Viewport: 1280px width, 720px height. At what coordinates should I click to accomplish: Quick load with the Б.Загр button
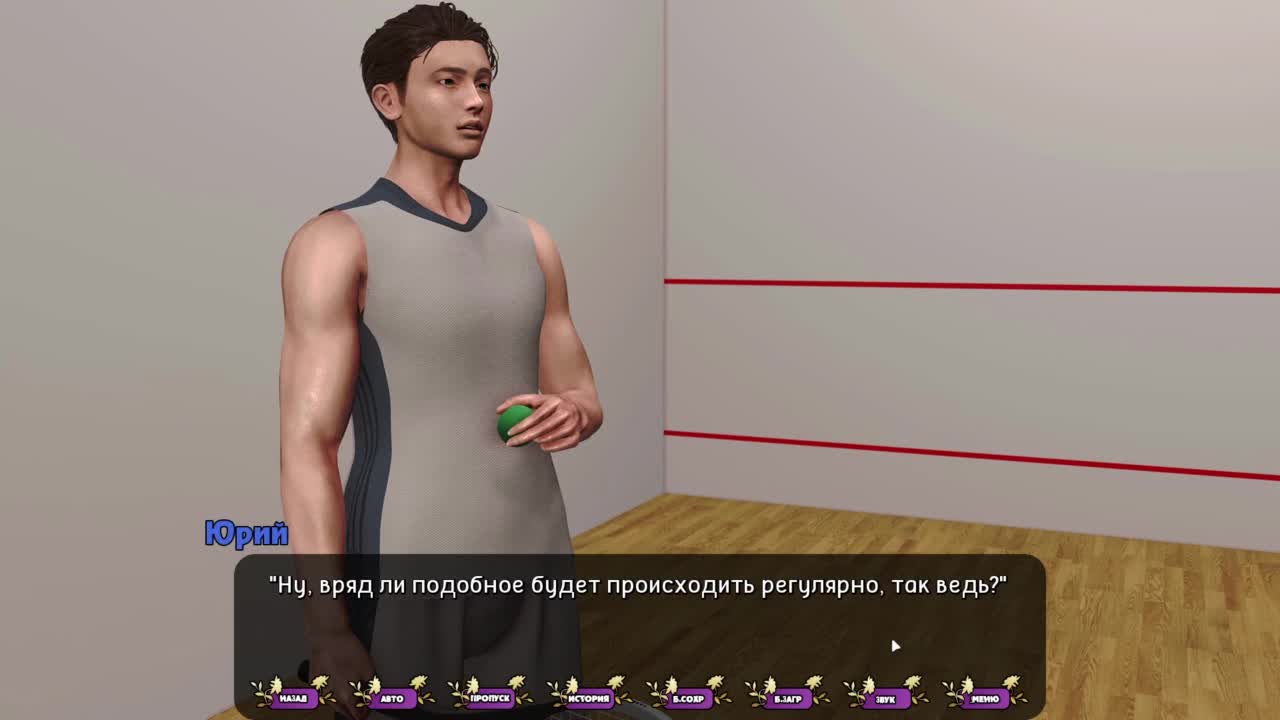pos(787,697)
